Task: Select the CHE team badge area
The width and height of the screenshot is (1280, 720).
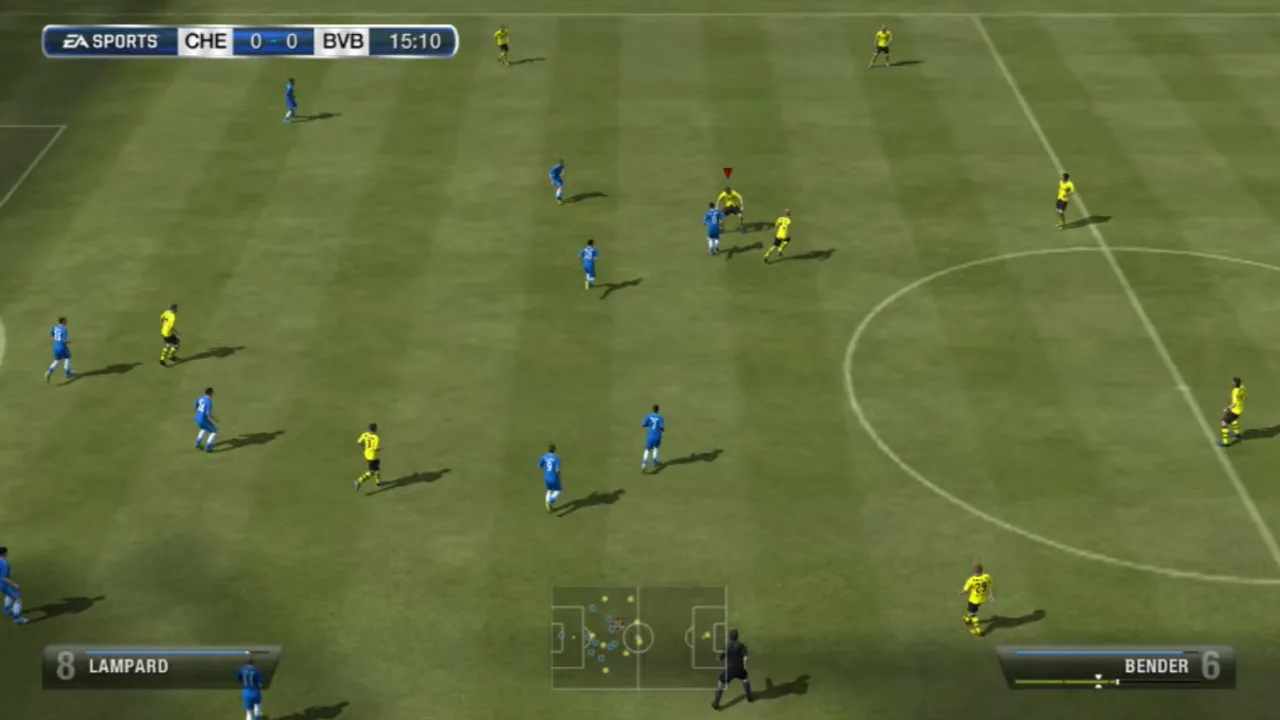Action: 205,41
